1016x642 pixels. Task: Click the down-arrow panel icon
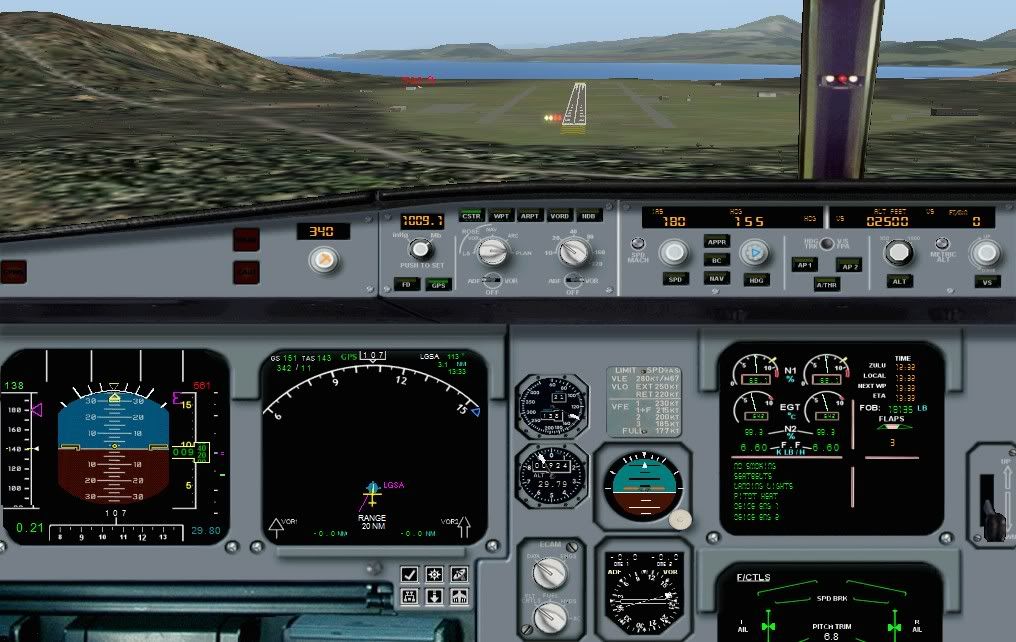434,597
